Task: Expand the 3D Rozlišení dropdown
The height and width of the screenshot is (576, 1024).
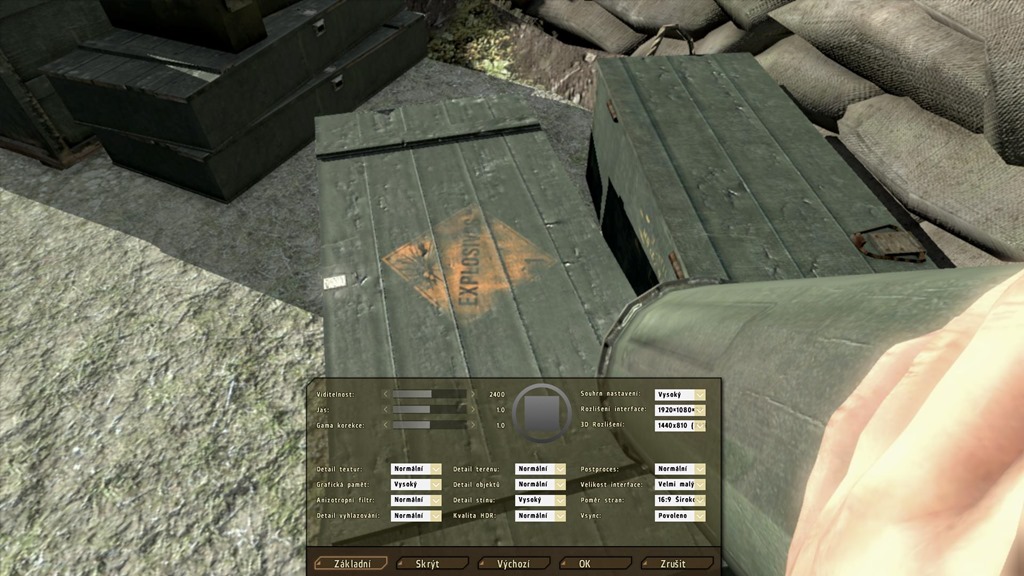Action: click(x=680, y=426)
